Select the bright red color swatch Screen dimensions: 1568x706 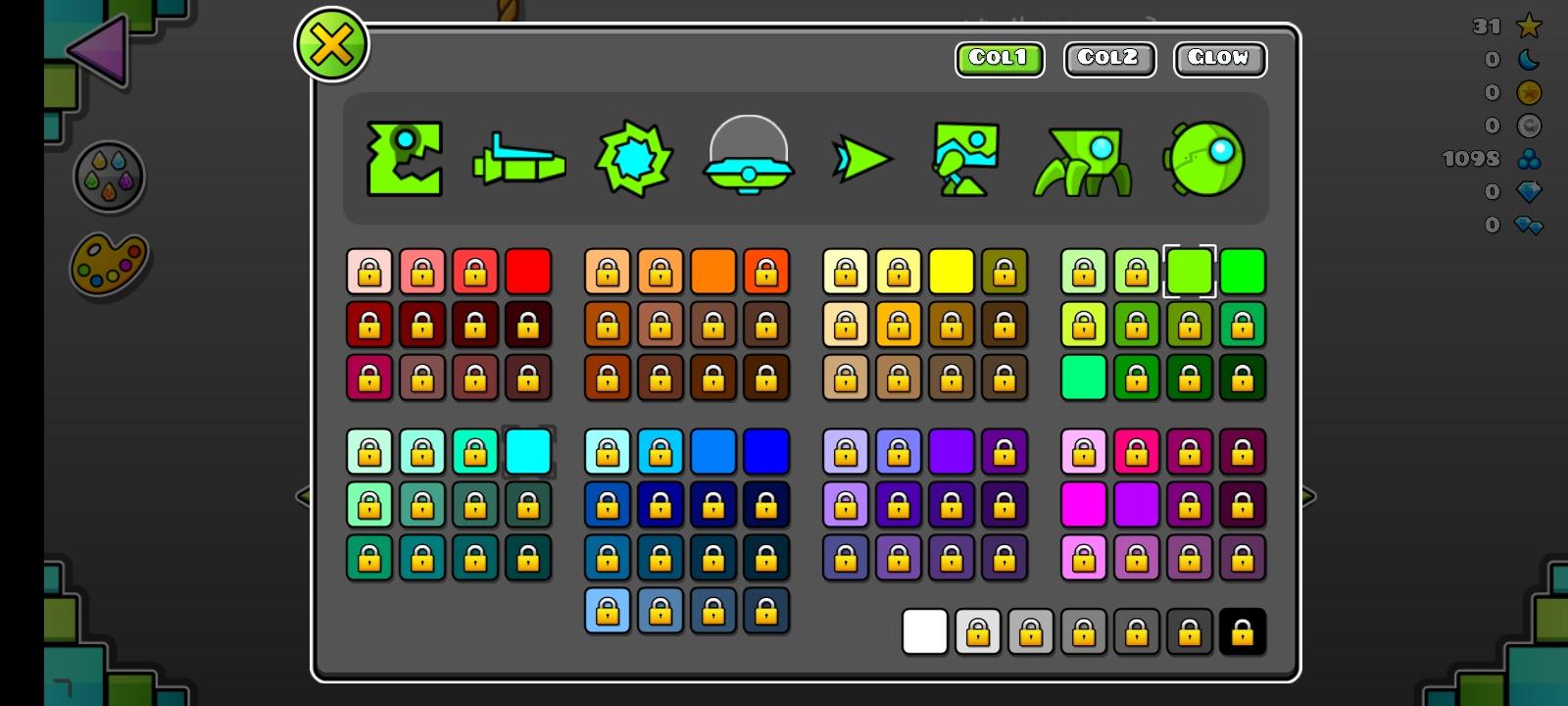(529, 272)
